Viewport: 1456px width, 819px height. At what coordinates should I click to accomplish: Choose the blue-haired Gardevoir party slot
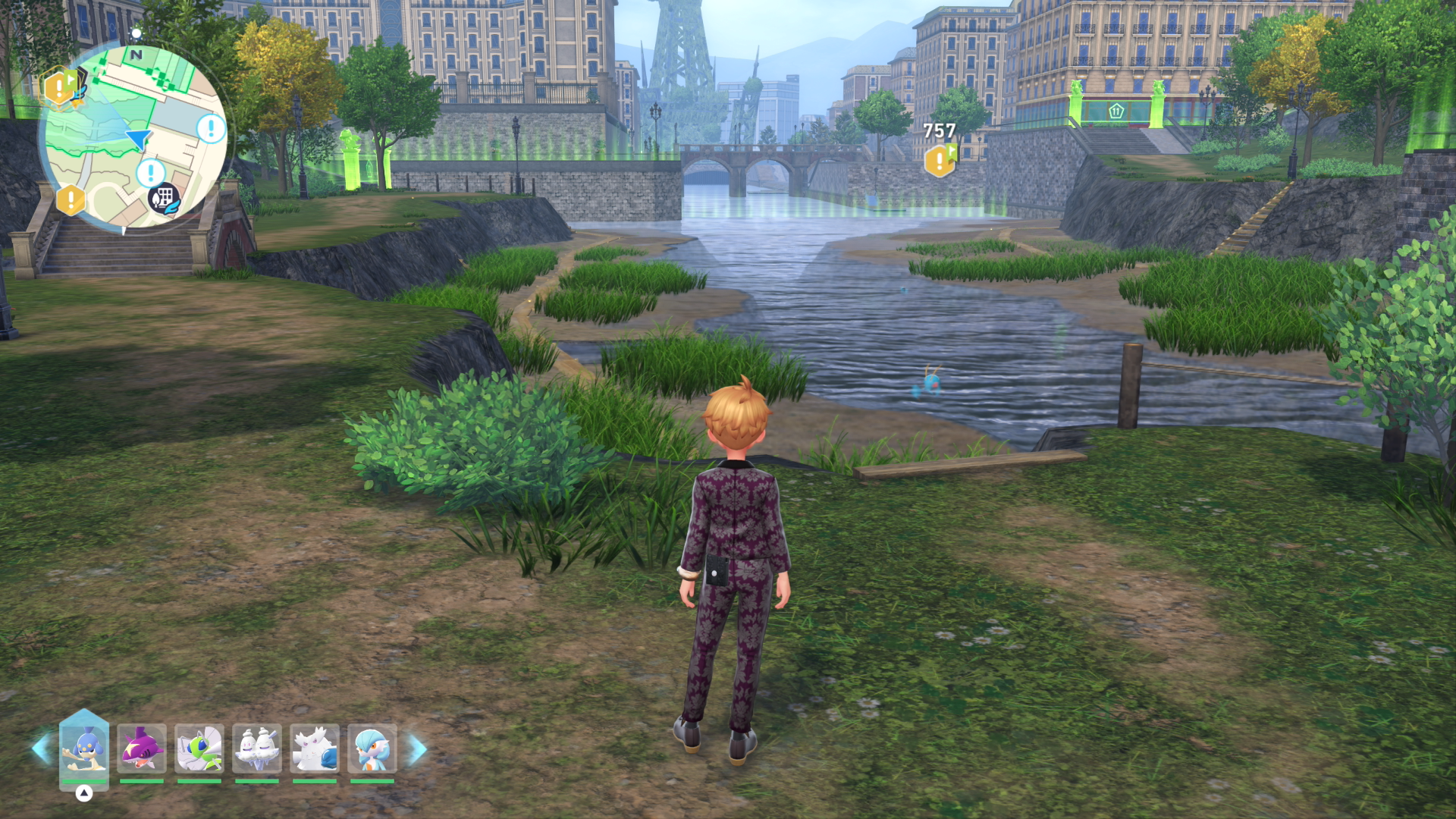[372, 748]
